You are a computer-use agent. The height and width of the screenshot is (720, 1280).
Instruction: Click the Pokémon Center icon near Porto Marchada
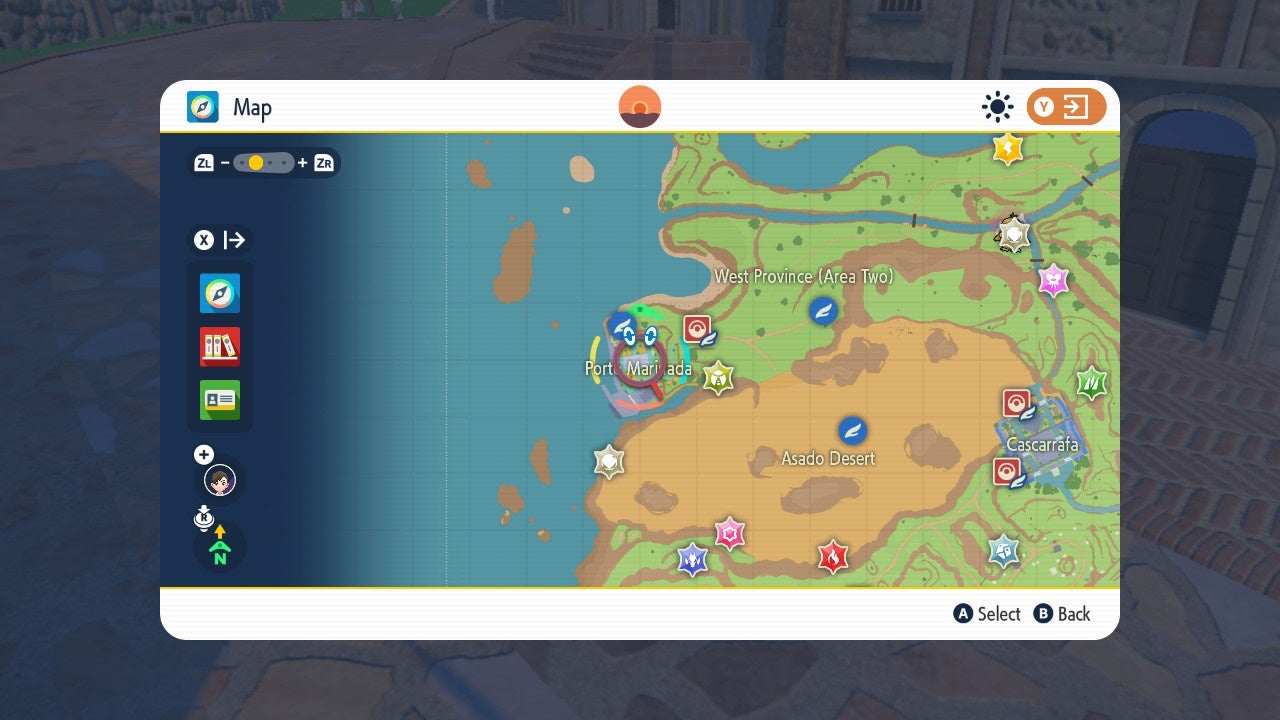click(697, 328)
